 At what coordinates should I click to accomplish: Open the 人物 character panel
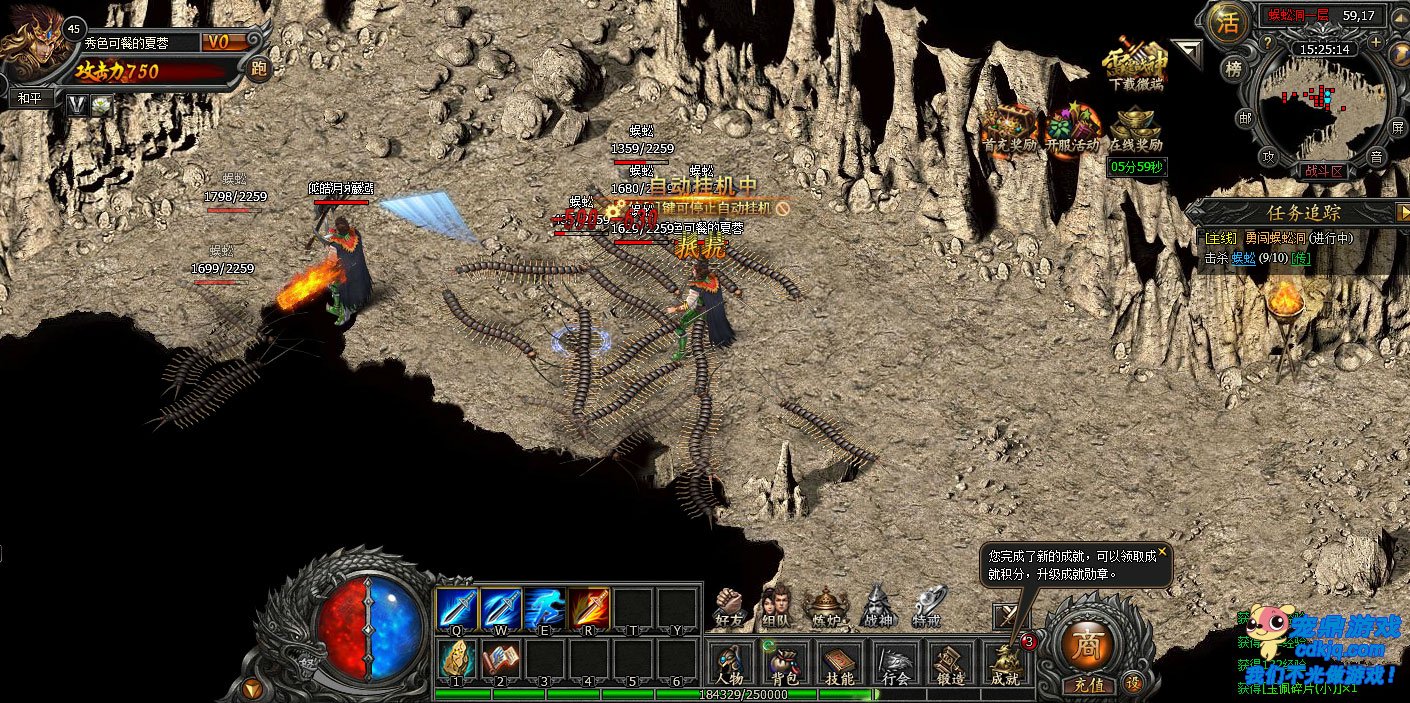[x=730, y=664]
